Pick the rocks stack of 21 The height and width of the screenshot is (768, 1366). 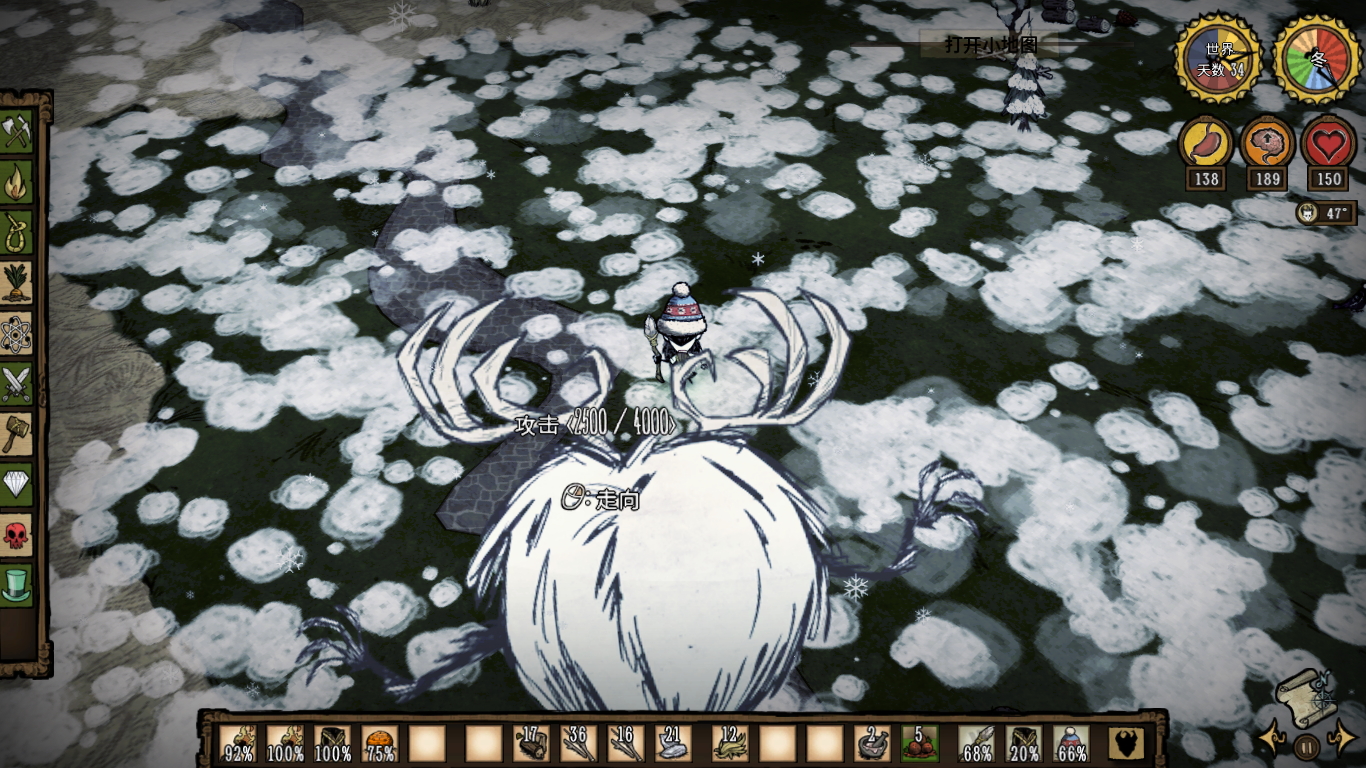(672, 743)
